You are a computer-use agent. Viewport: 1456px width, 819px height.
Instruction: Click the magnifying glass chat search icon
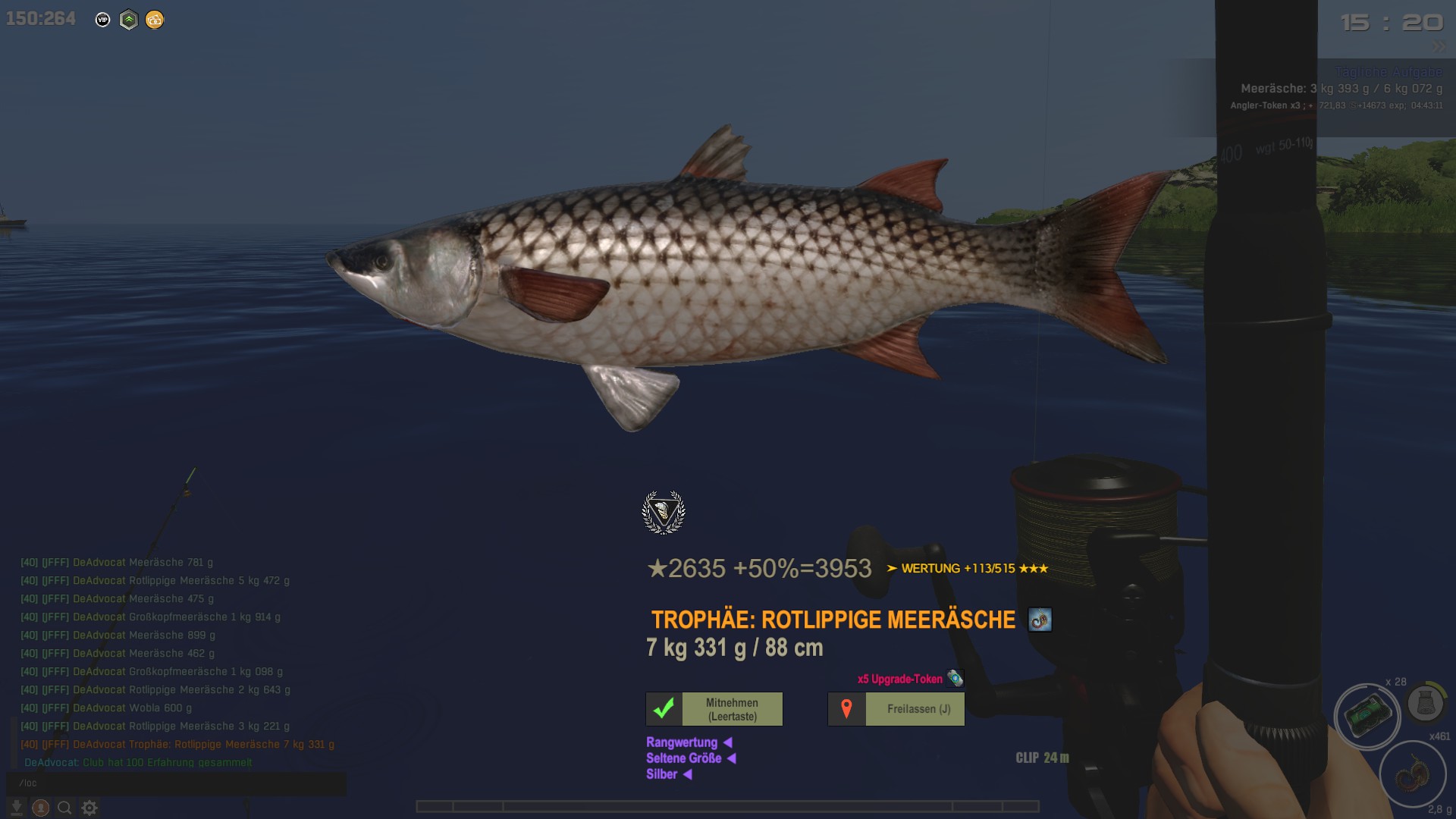pos(65,808)
